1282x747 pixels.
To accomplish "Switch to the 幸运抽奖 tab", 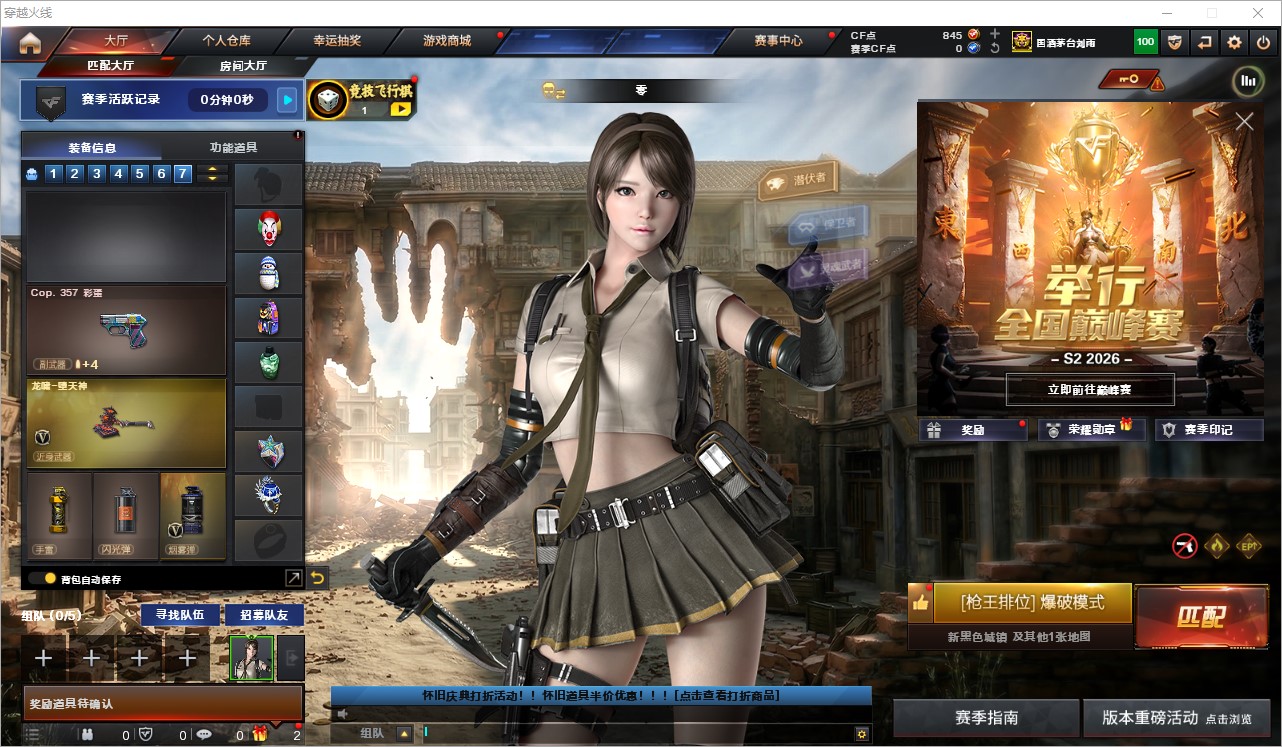I will tap(337, 41).
